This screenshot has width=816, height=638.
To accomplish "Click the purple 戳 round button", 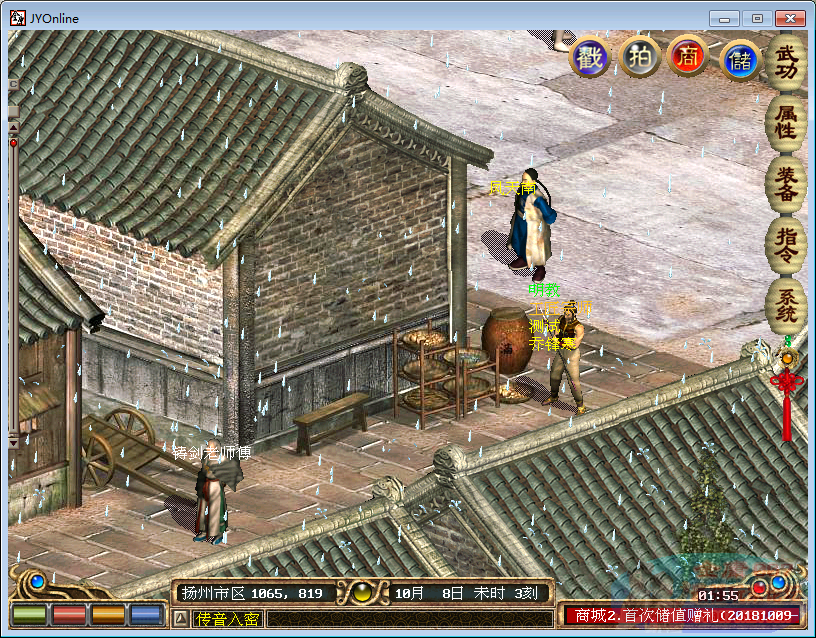I will pos(589,57).
